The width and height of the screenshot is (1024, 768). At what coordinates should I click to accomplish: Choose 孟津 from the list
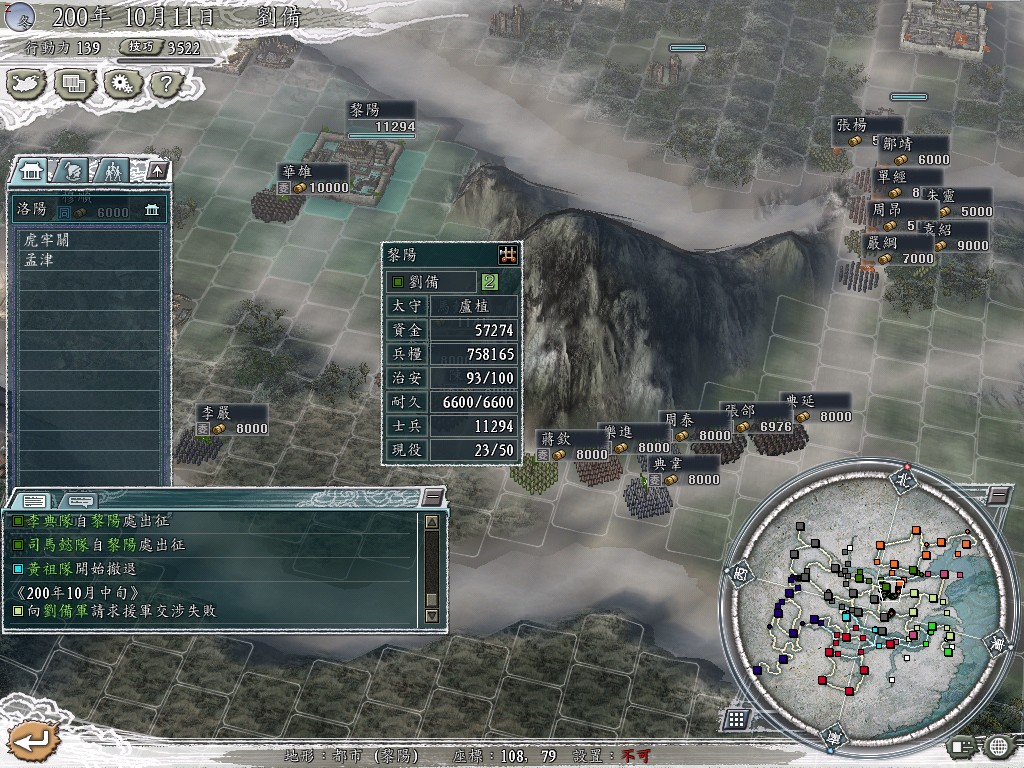click(x=38, y=259)
